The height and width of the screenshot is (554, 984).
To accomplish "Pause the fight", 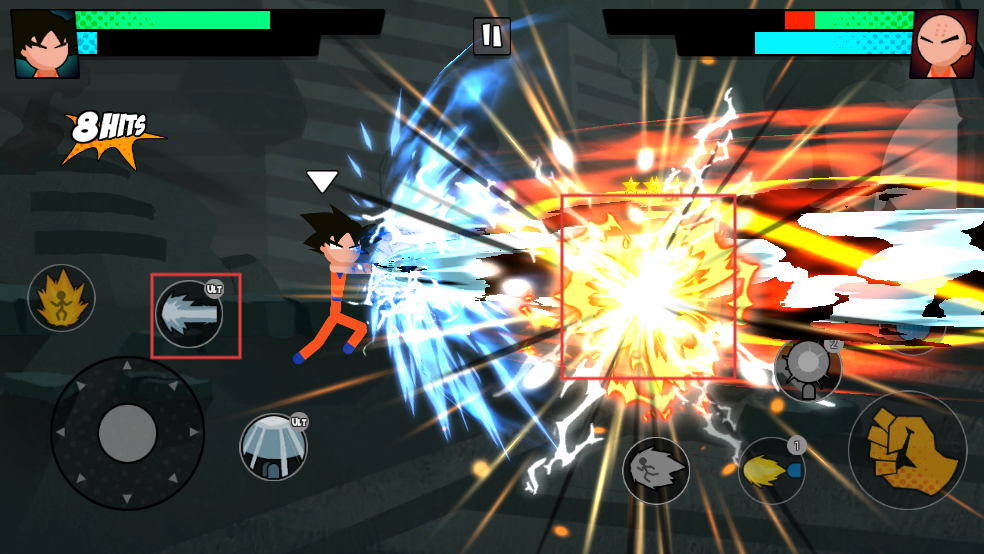I will pyautogui.click(x=491, y=36).
